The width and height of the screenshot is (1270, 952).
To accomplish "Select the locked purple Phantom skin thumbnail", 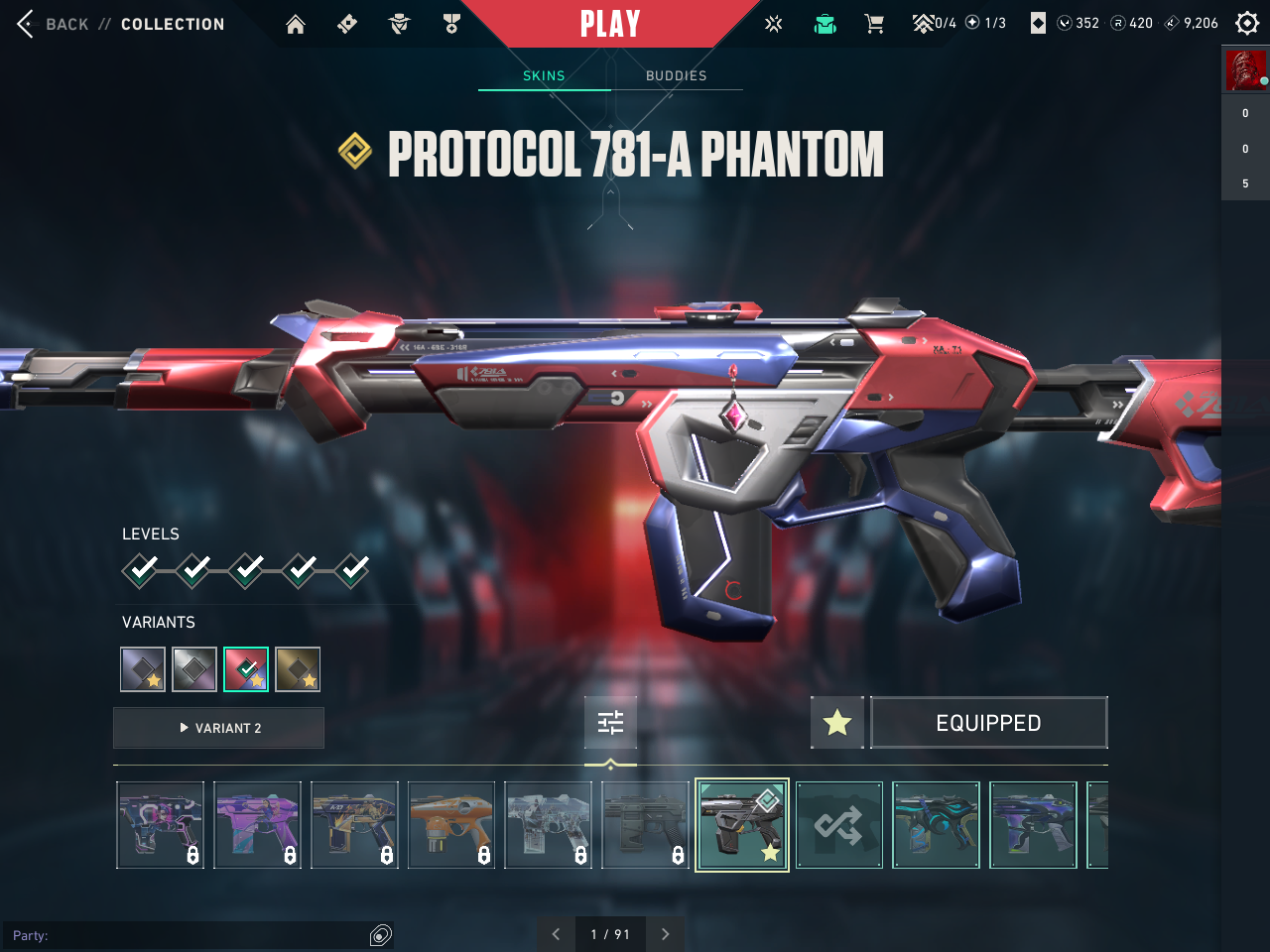I will [257, 825].
